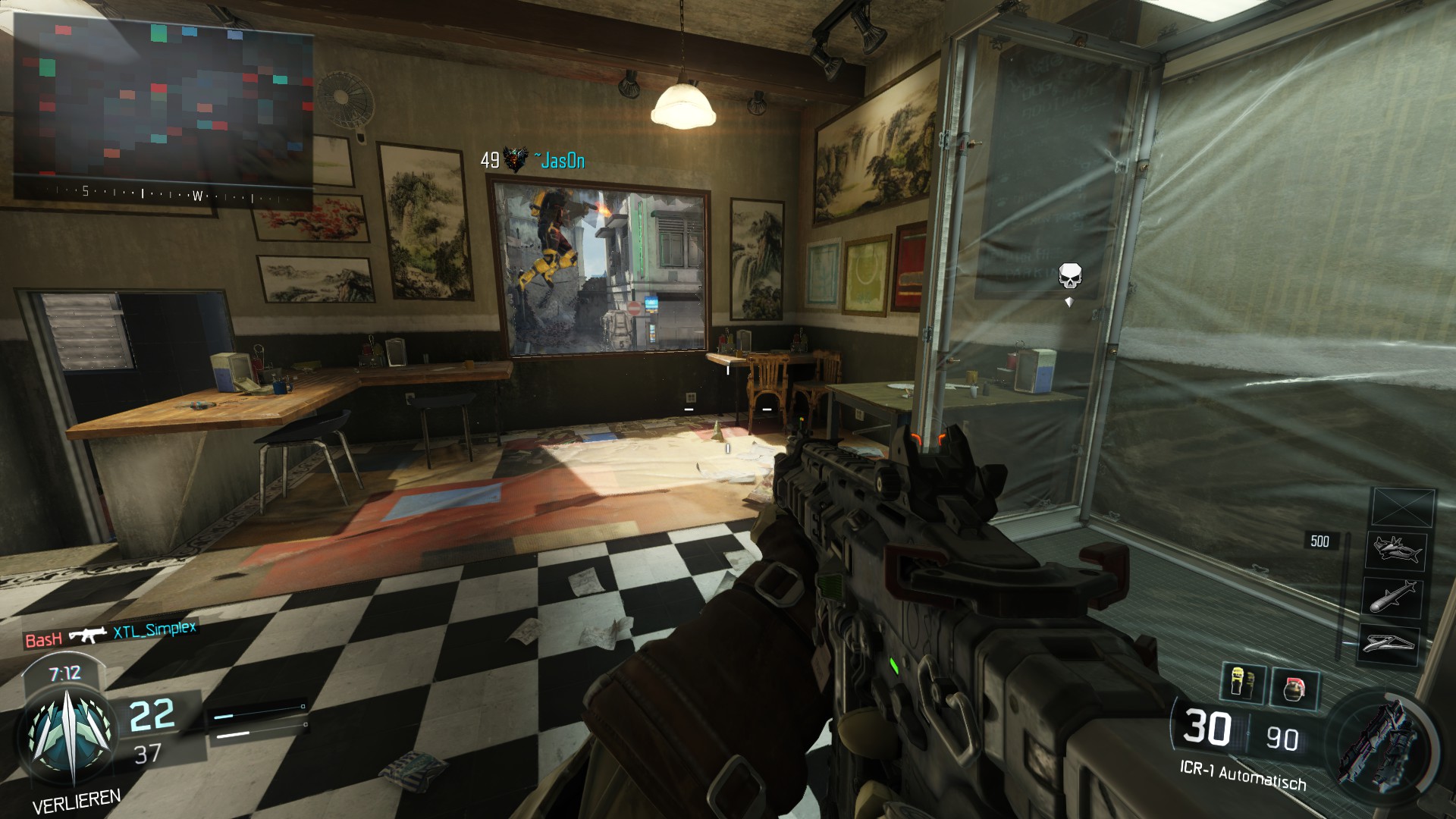Activate the missile scorestreak icon
Viewport: 1456px width, 819px height.
click(x=1395, y=597)
